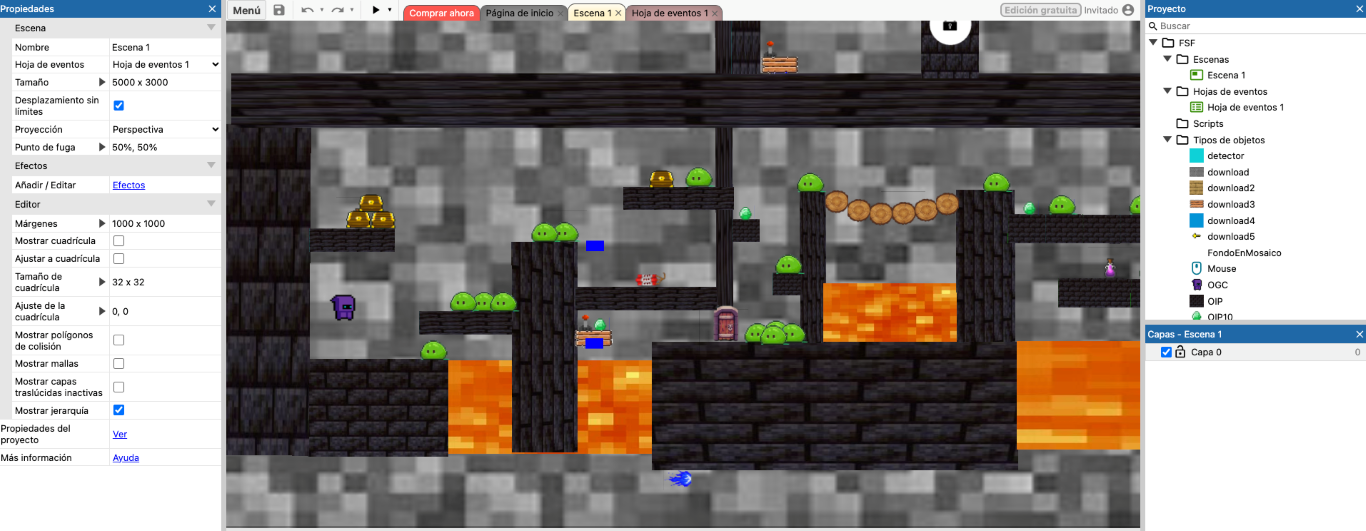Click the save project icon

tap(279, 10)
